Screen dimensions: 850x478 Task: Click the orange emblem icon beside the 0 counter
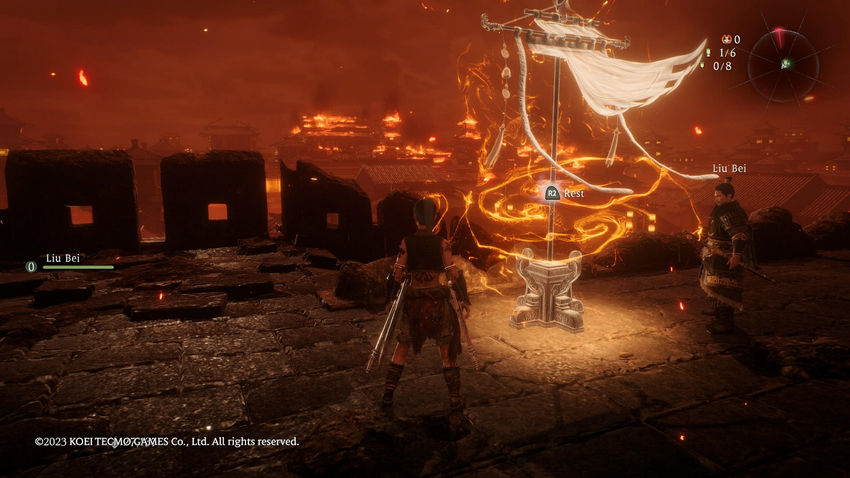click(x=726, y=39)
